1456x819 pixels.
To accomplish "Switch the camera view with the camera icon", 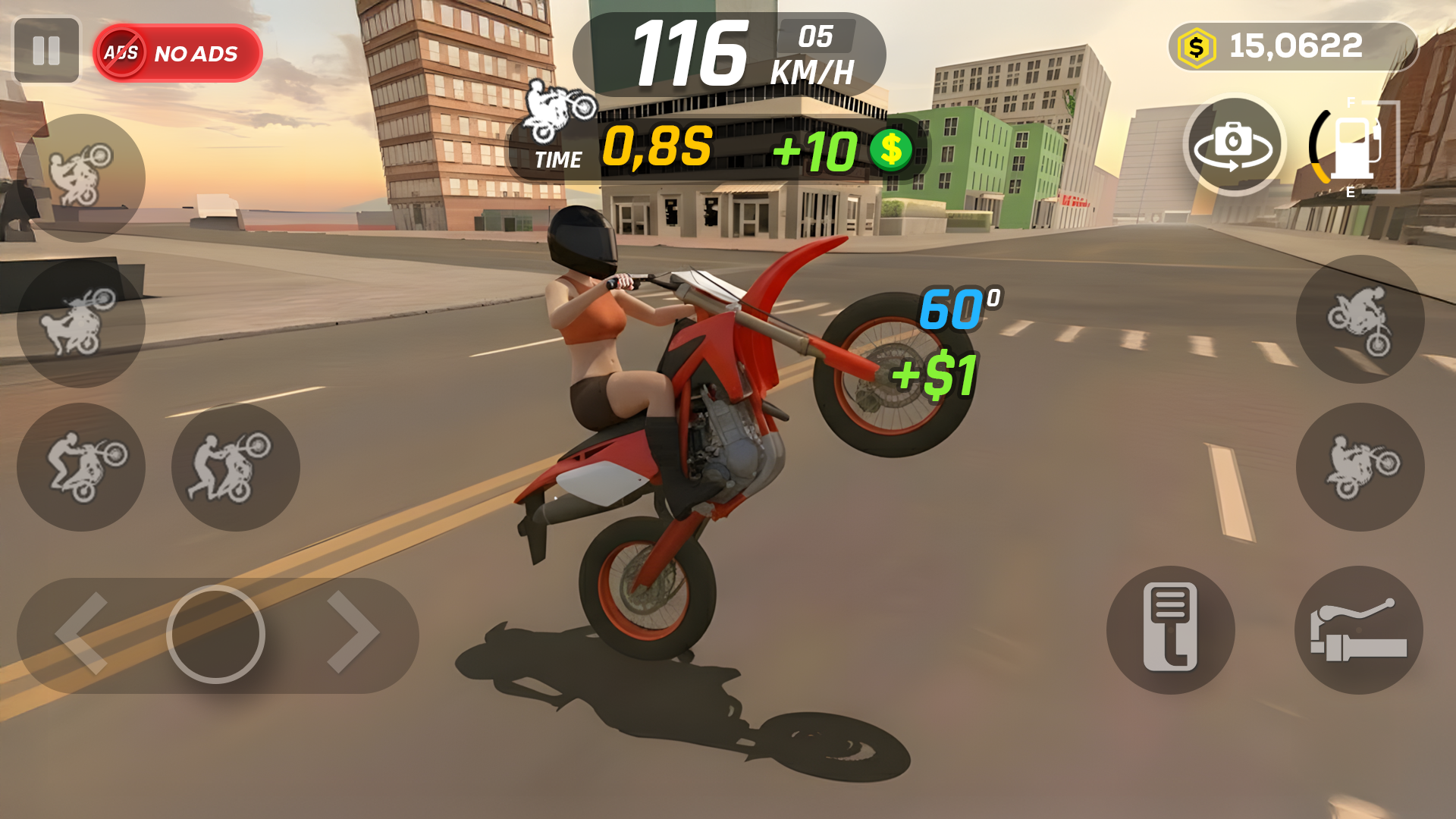I will coord(1234,145).
